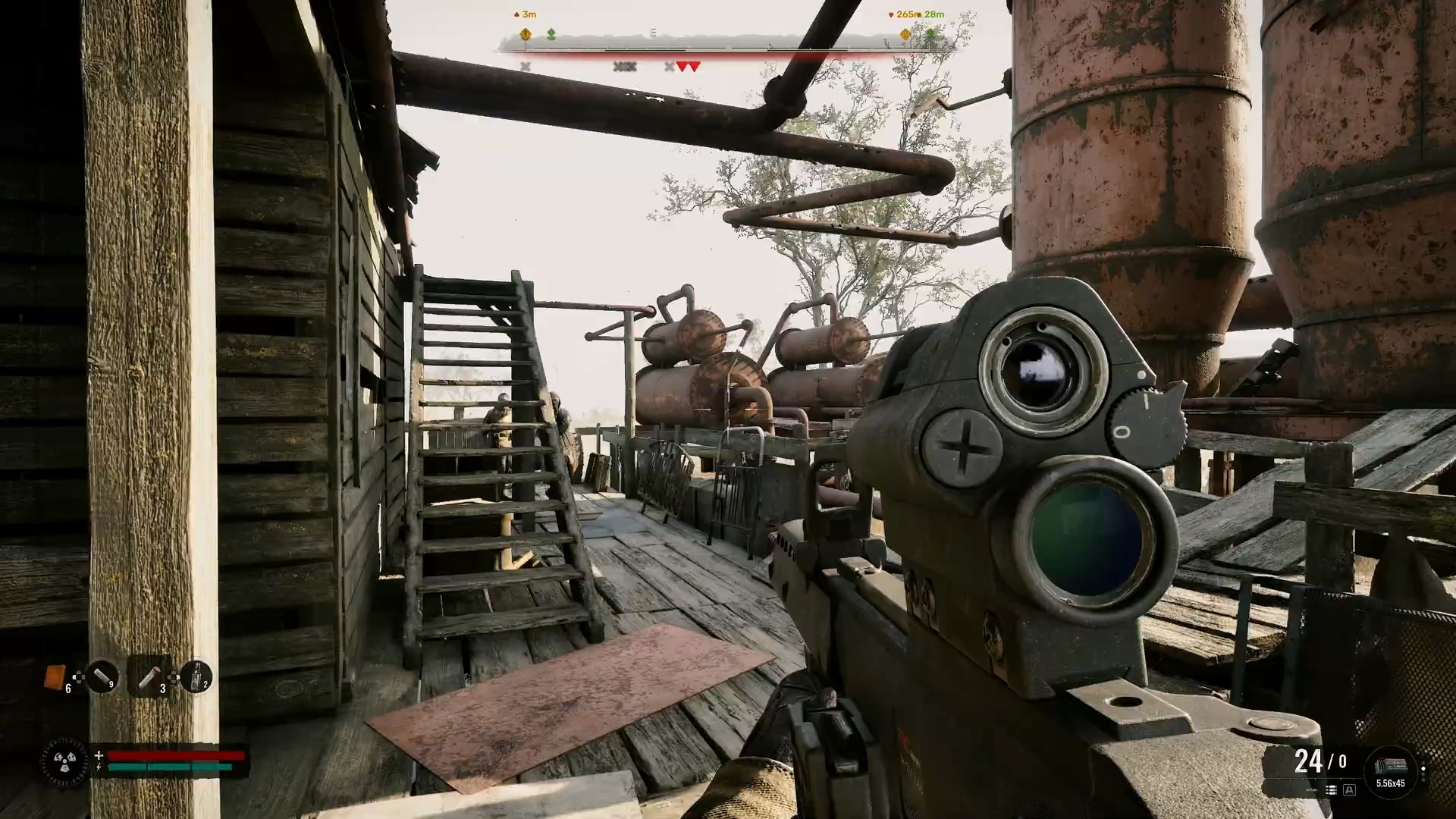Click the yellow quest marker at 3m
The height and width of the screenshot is (819, 1456).
[x=525, y=34]
